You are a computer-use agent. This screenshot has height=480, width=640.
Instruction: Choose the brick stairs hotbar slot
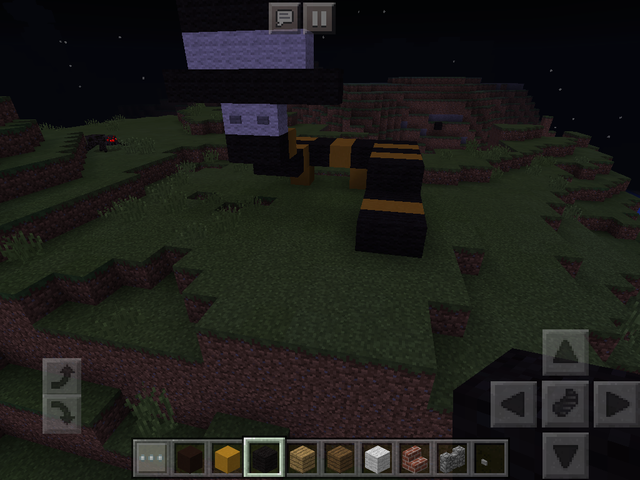coord(414,458)
